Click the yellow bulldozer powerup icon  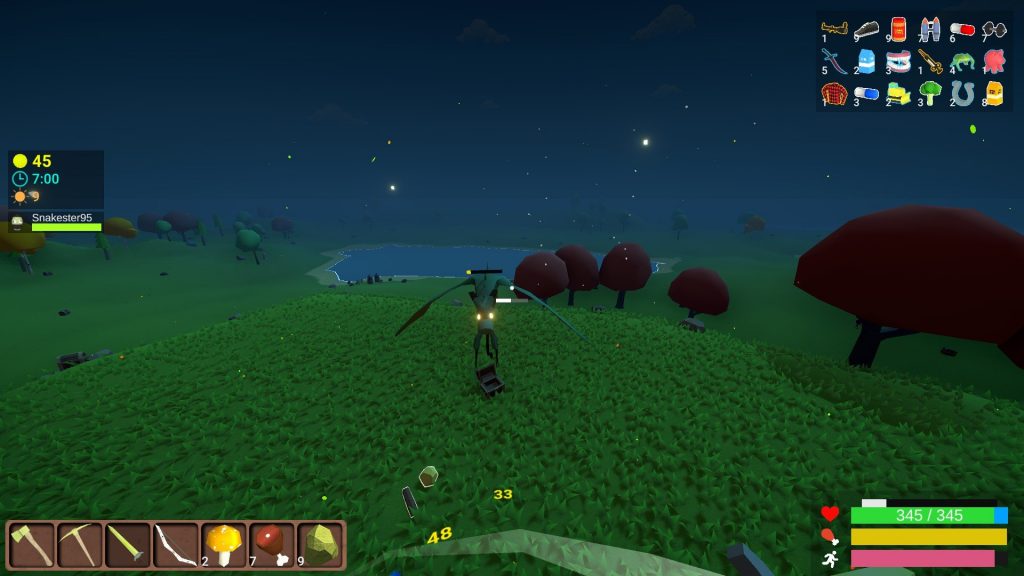898,93
